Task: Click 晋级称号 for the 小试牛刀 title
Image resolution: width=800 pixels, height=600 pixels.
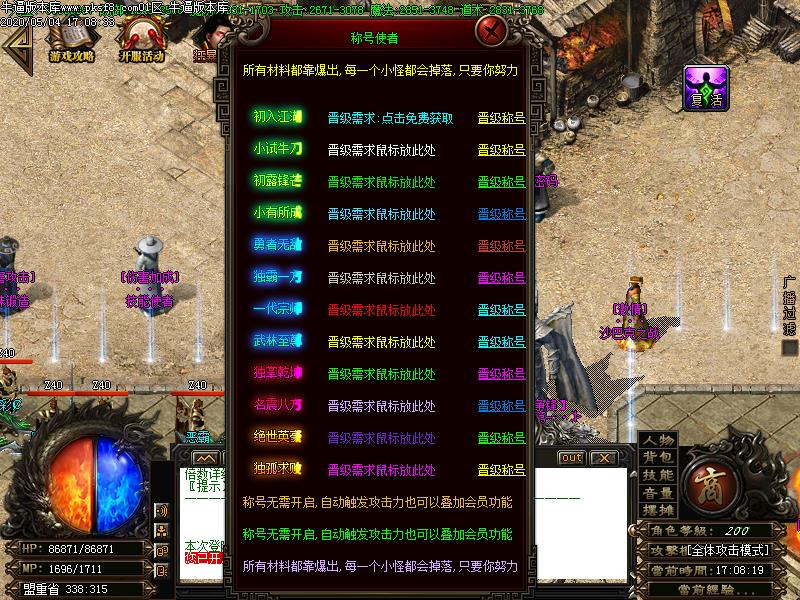Action: (x=501, y=150)
